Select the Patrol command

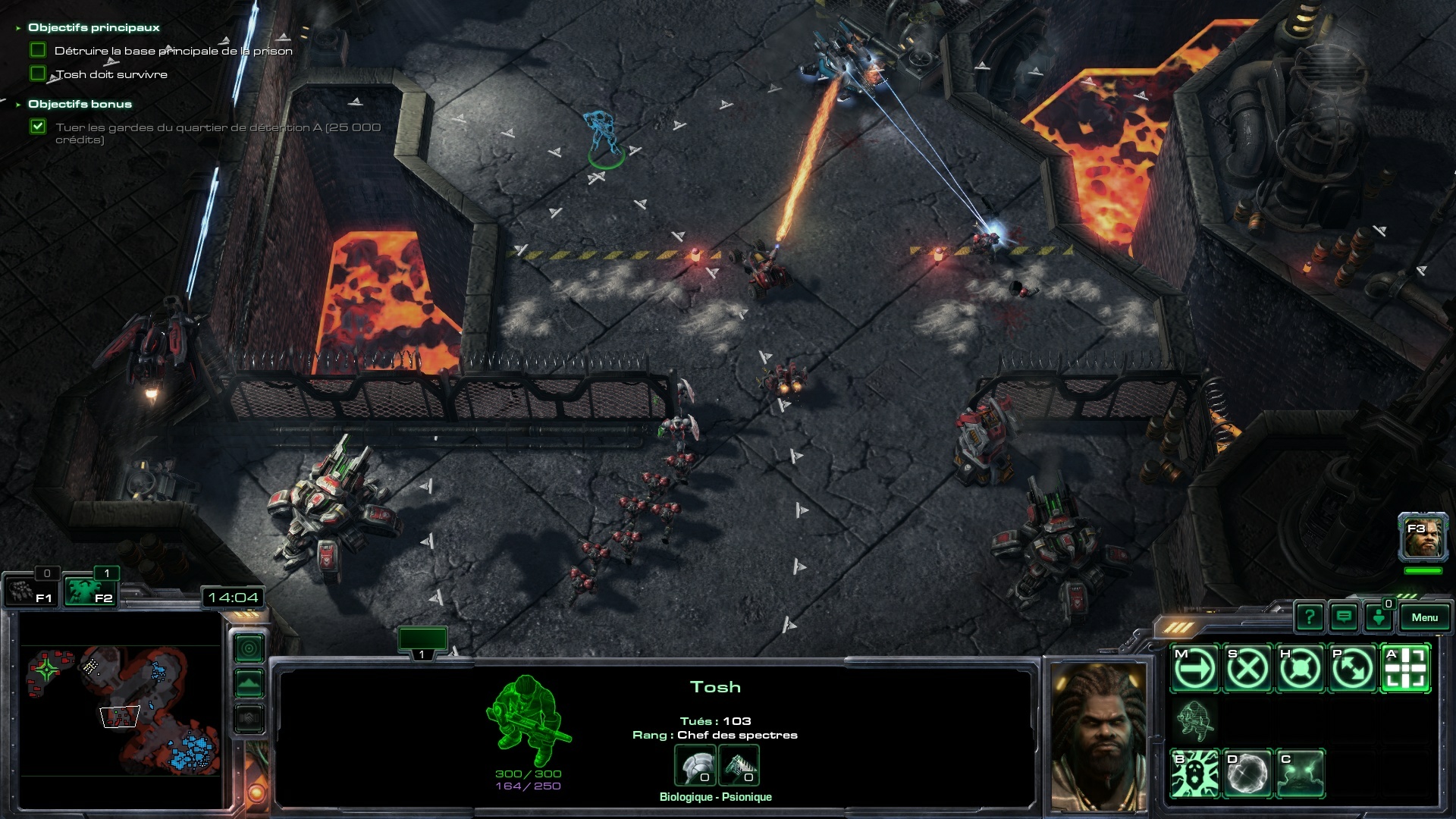tap(1354, 669)
